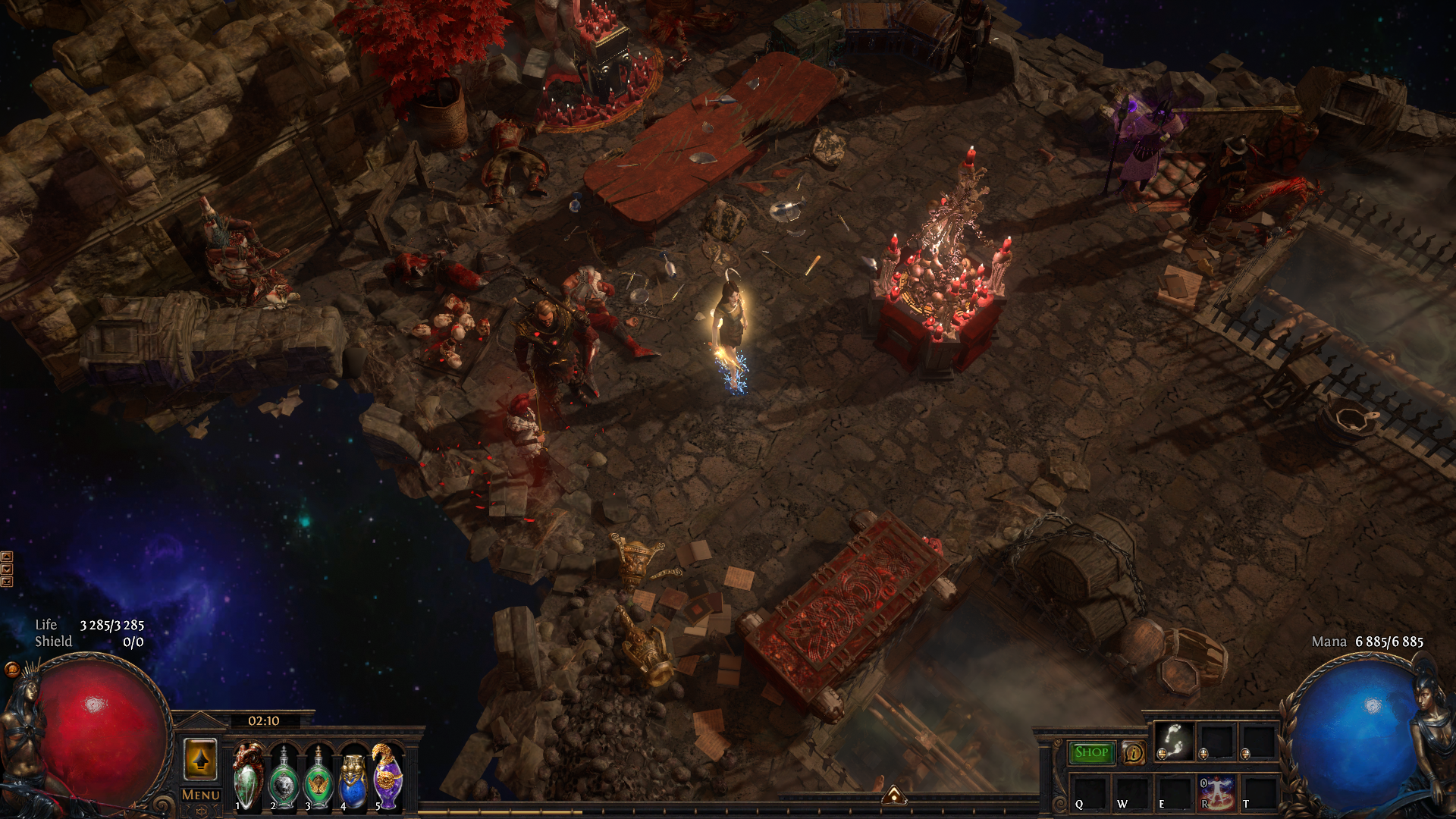Open the green Shop button
Viewport: 1456px width, 819px height.
[x=1091, y=752]
